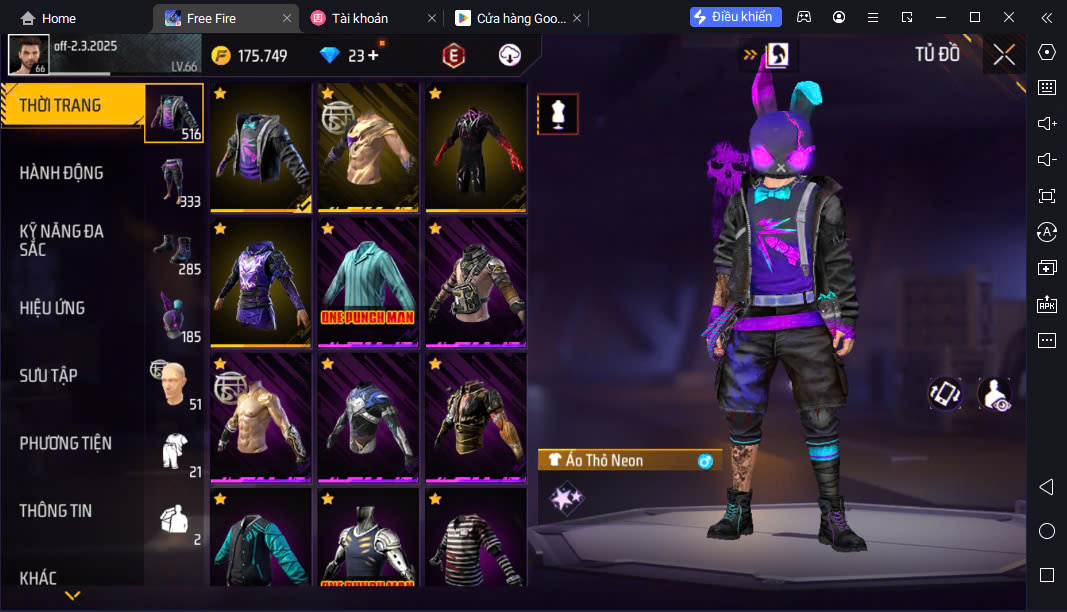Add diamonds with the plus button
The image size is (1067, 612).
click(x=374, y=56)
